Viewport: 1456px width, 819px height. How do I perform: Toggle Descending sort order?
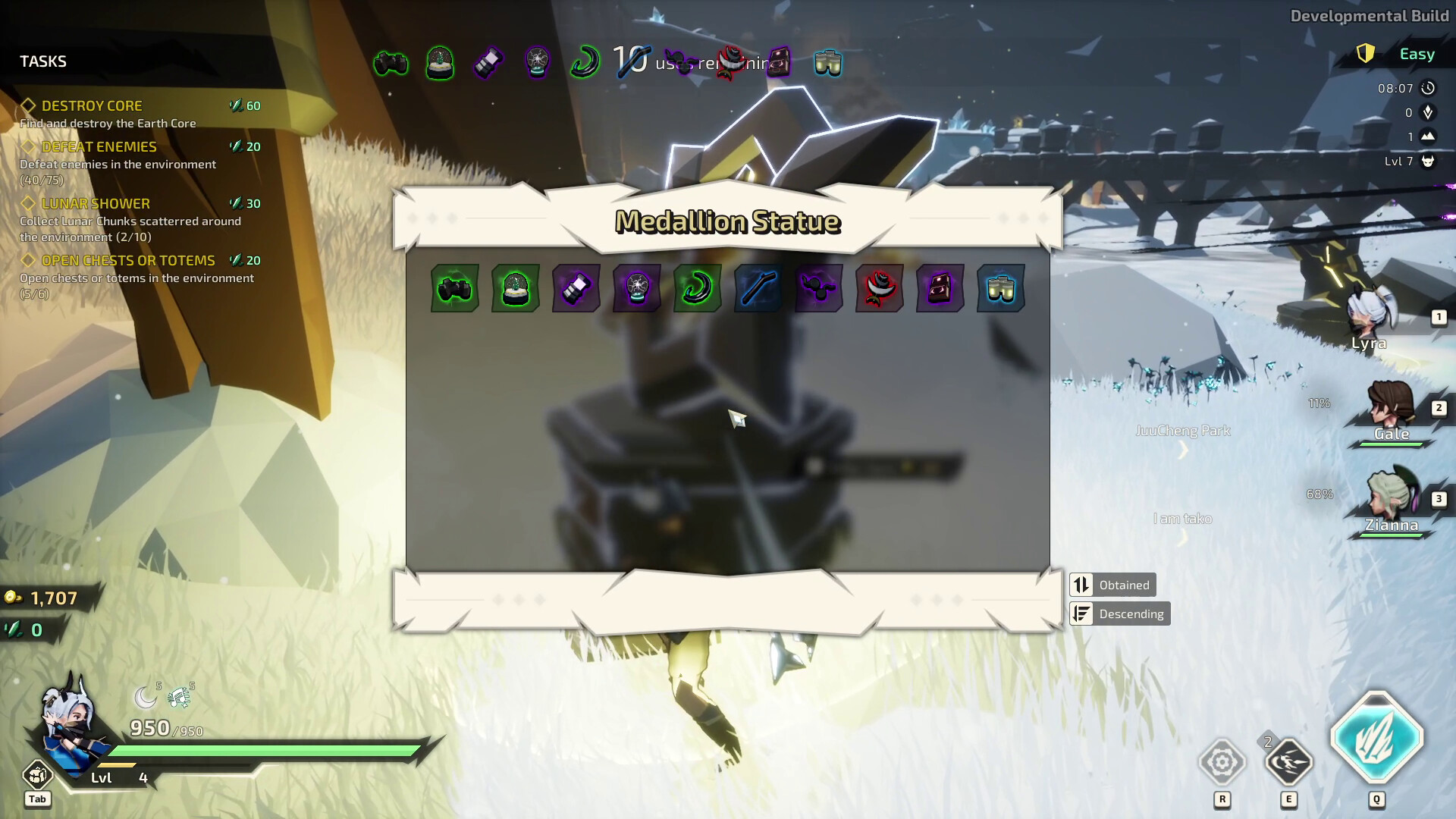click(x=1119, y=613)
